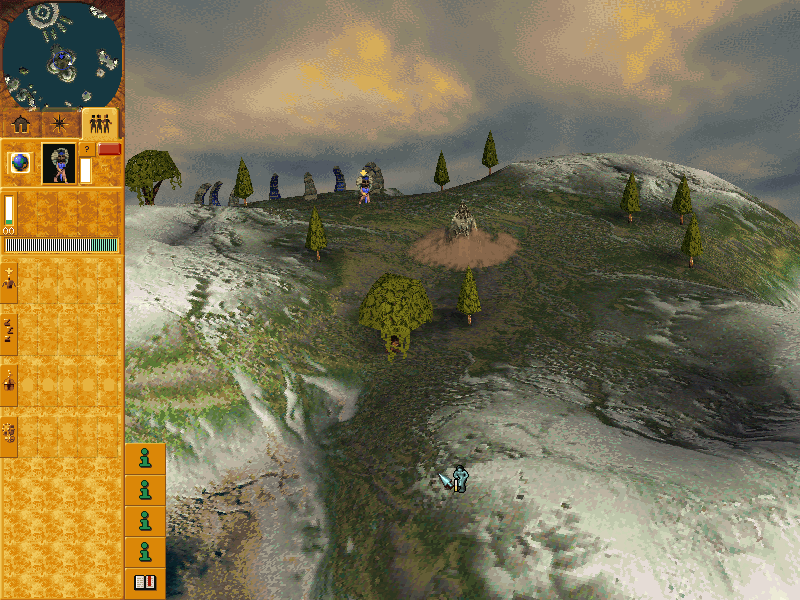This screenshot has width=800, height=600.
Task: Open the book icon at panel bottom
Action: coord(145,582)
